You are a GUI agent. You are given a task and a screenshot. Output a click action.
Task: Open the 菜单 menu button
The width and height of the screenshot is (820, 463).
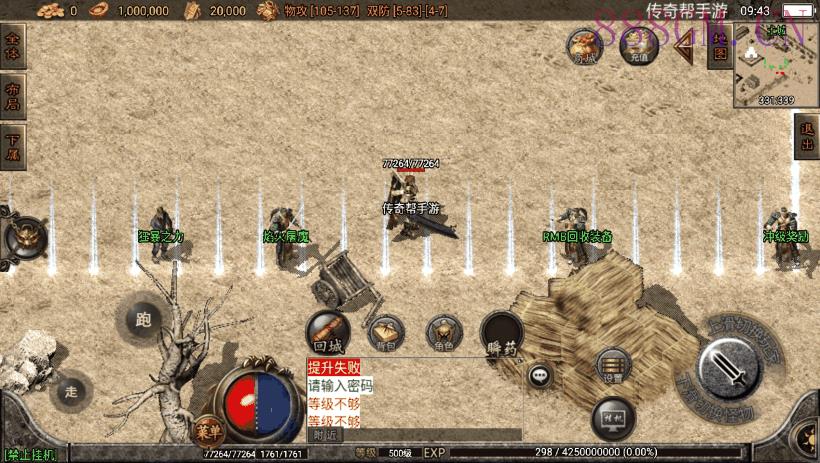coord(207,432)
